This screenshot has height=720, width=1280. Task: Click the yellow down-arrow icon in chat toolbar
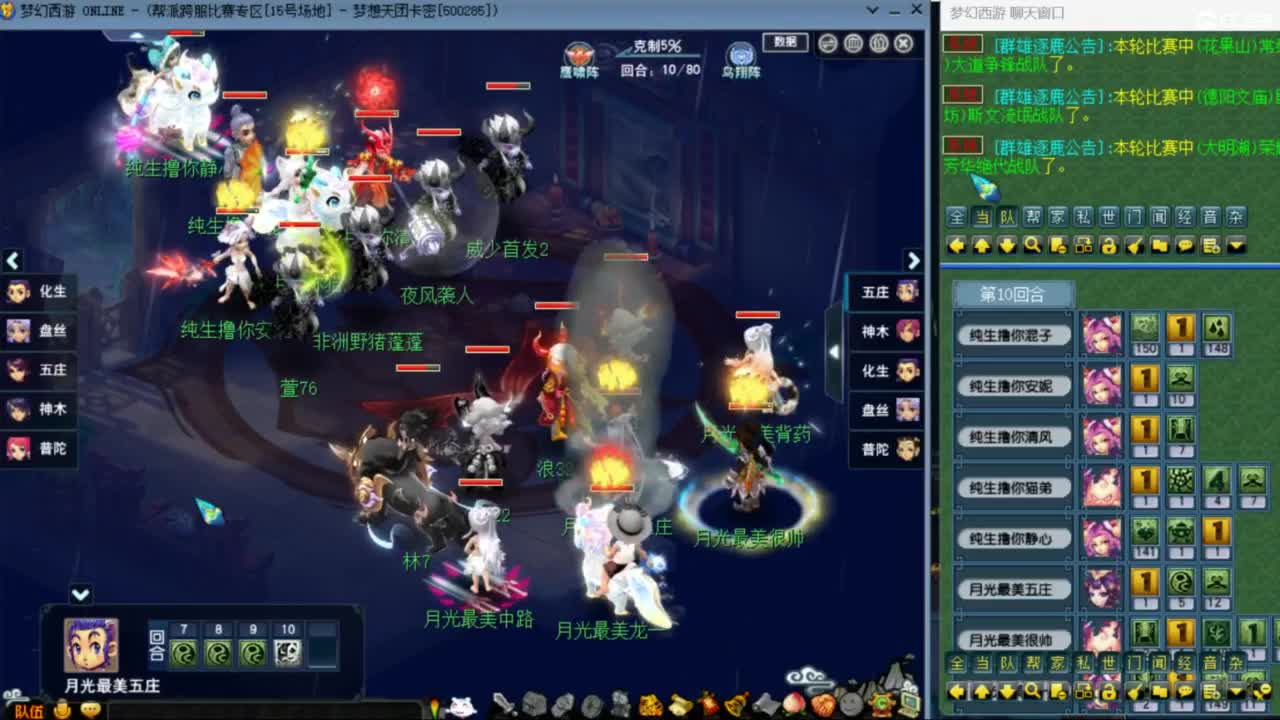coord(1008,244)
